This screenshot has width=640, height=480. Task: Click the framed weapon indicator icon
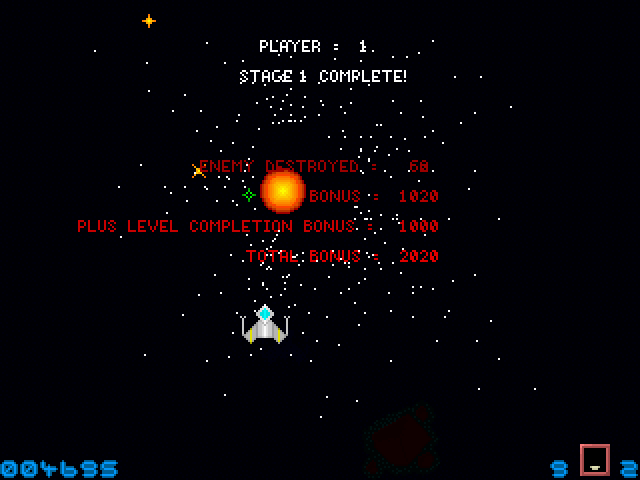point(594,460)
